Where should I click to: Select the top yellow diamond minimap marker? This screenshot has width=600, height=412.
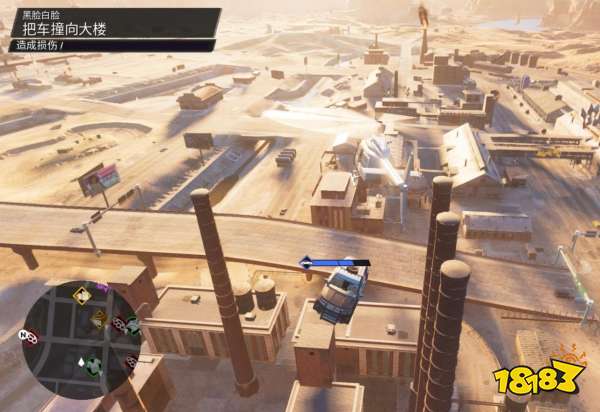tap(81, 295)
